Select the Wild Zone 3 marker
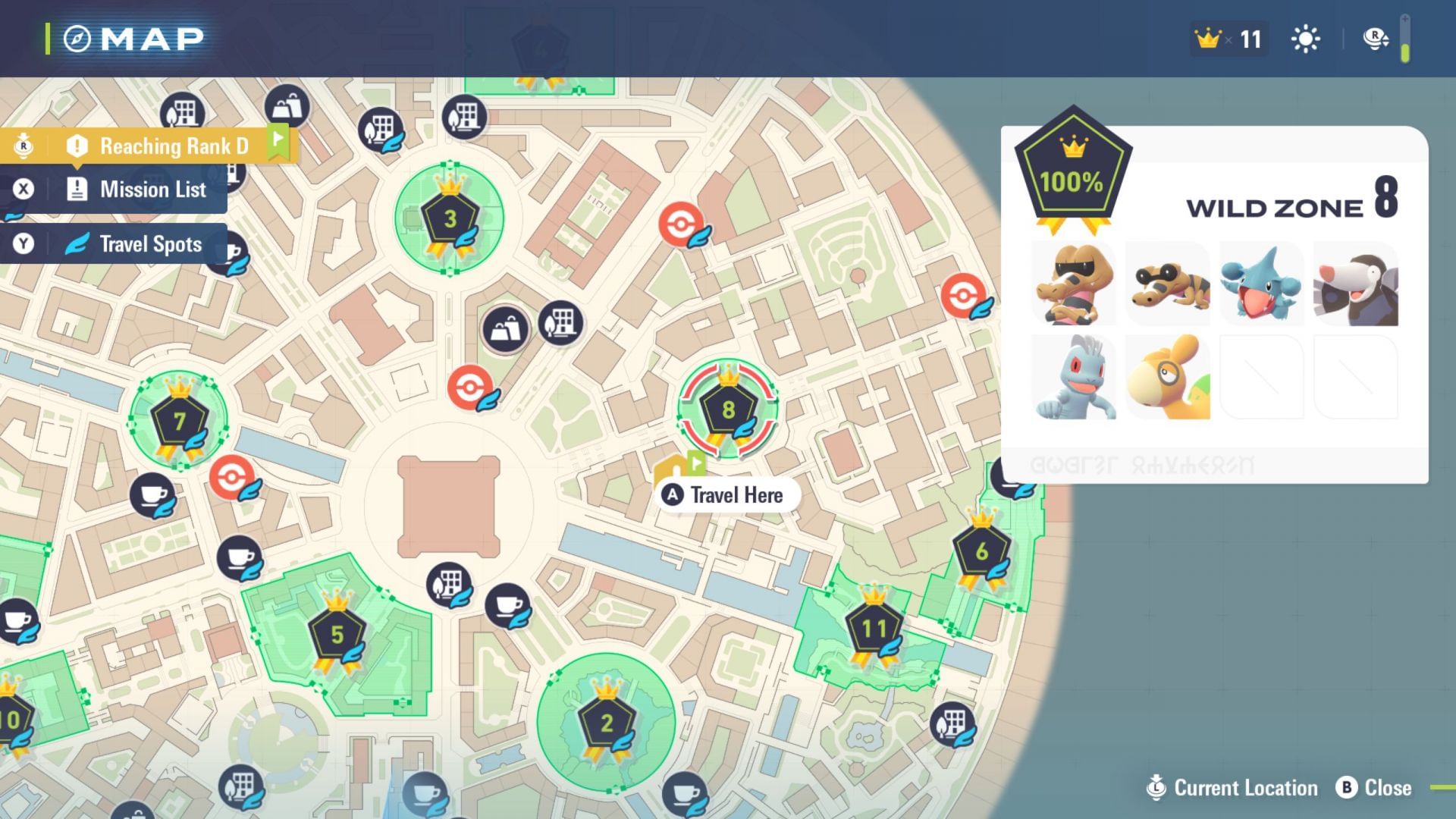This screenshot has width=1456, height=819. coord(449,218)
